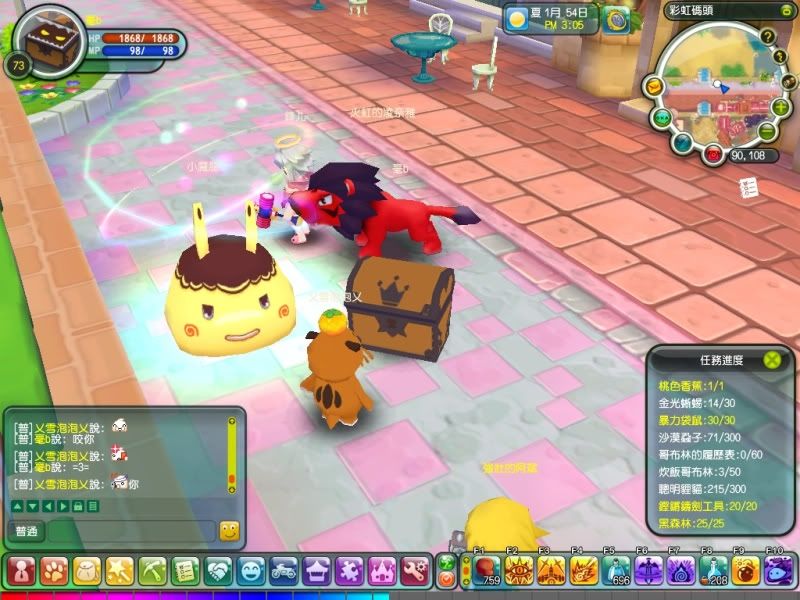Activate the F9 bomb skill
Image resolution: width=800 pixels, height=600 pixels.
[x=746, y=570]
